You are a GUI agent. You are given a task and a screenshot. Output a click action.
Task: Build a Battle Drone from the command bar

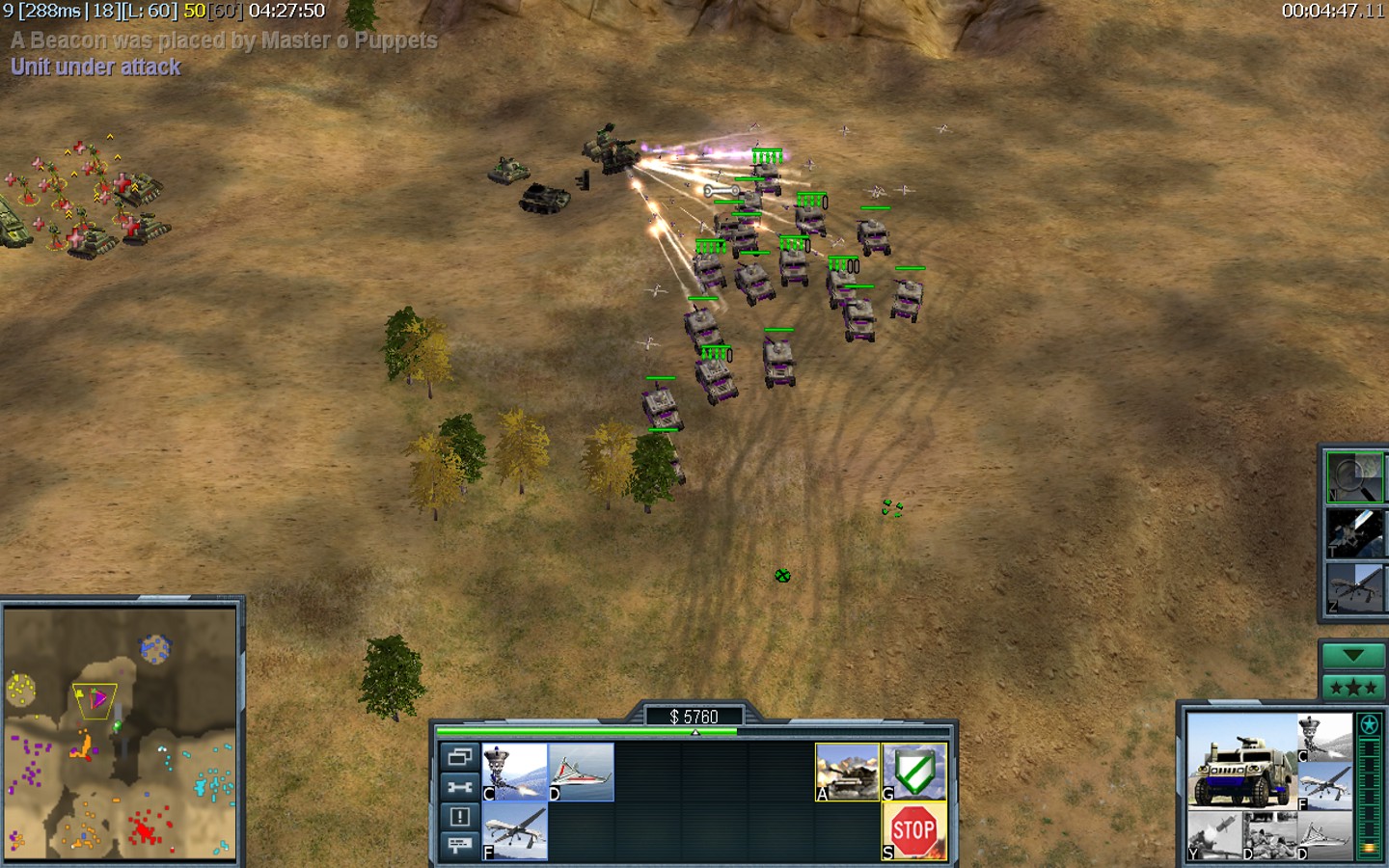click(514, 771)
